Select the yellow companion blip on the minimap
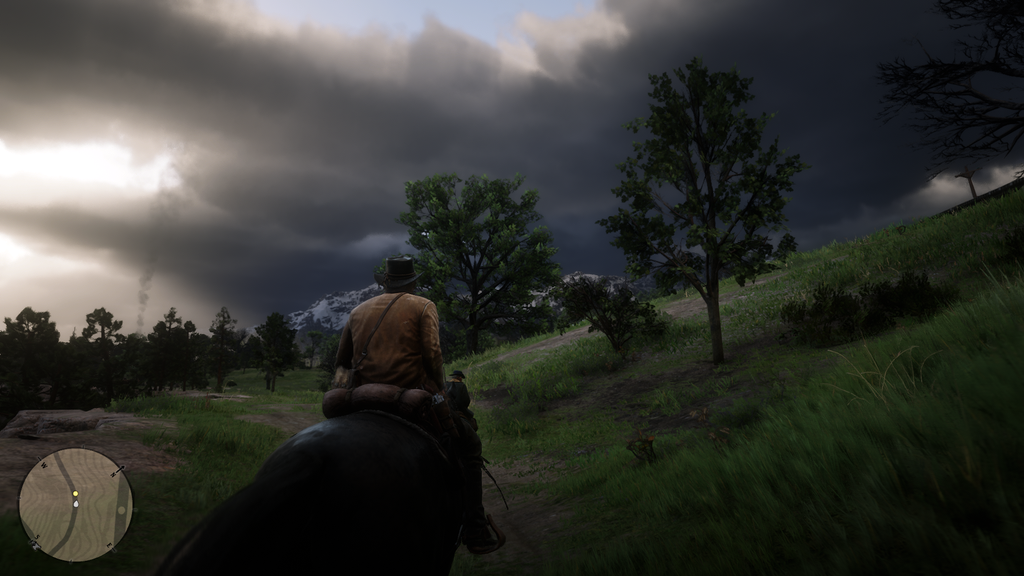 coord(75,493)
